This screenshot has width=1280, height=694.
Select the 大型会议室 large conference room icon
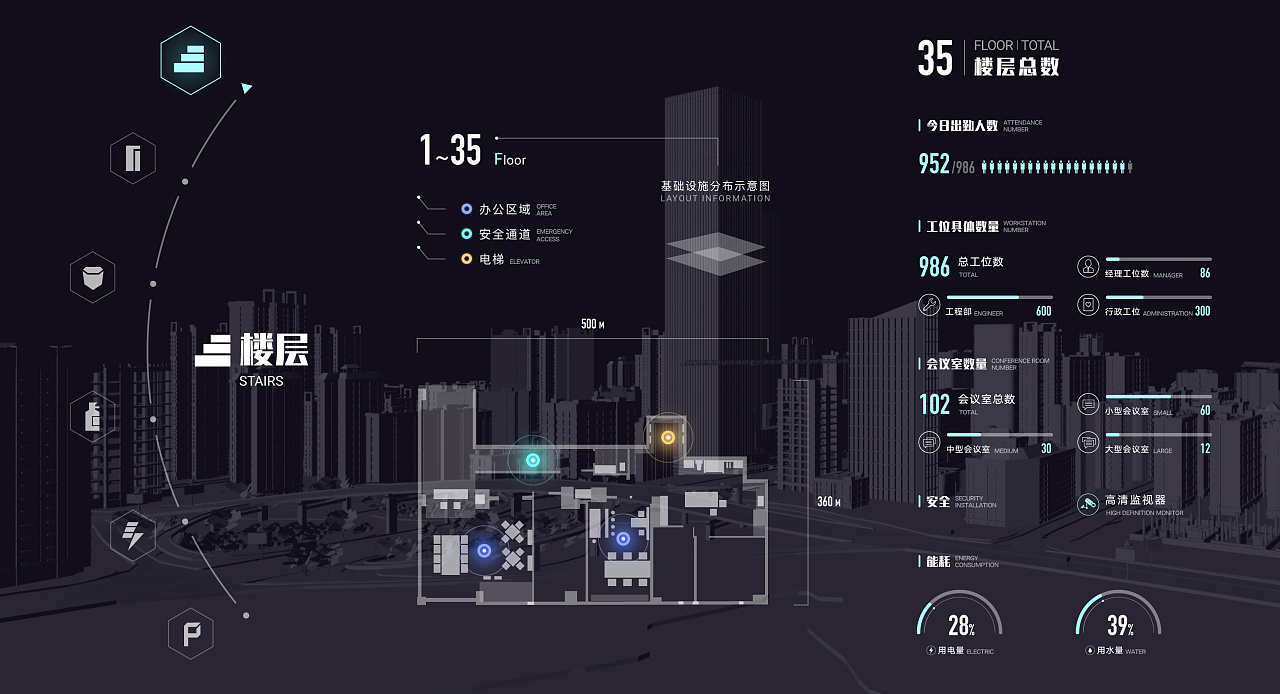pyautogui.click(x=1088, y=443)
